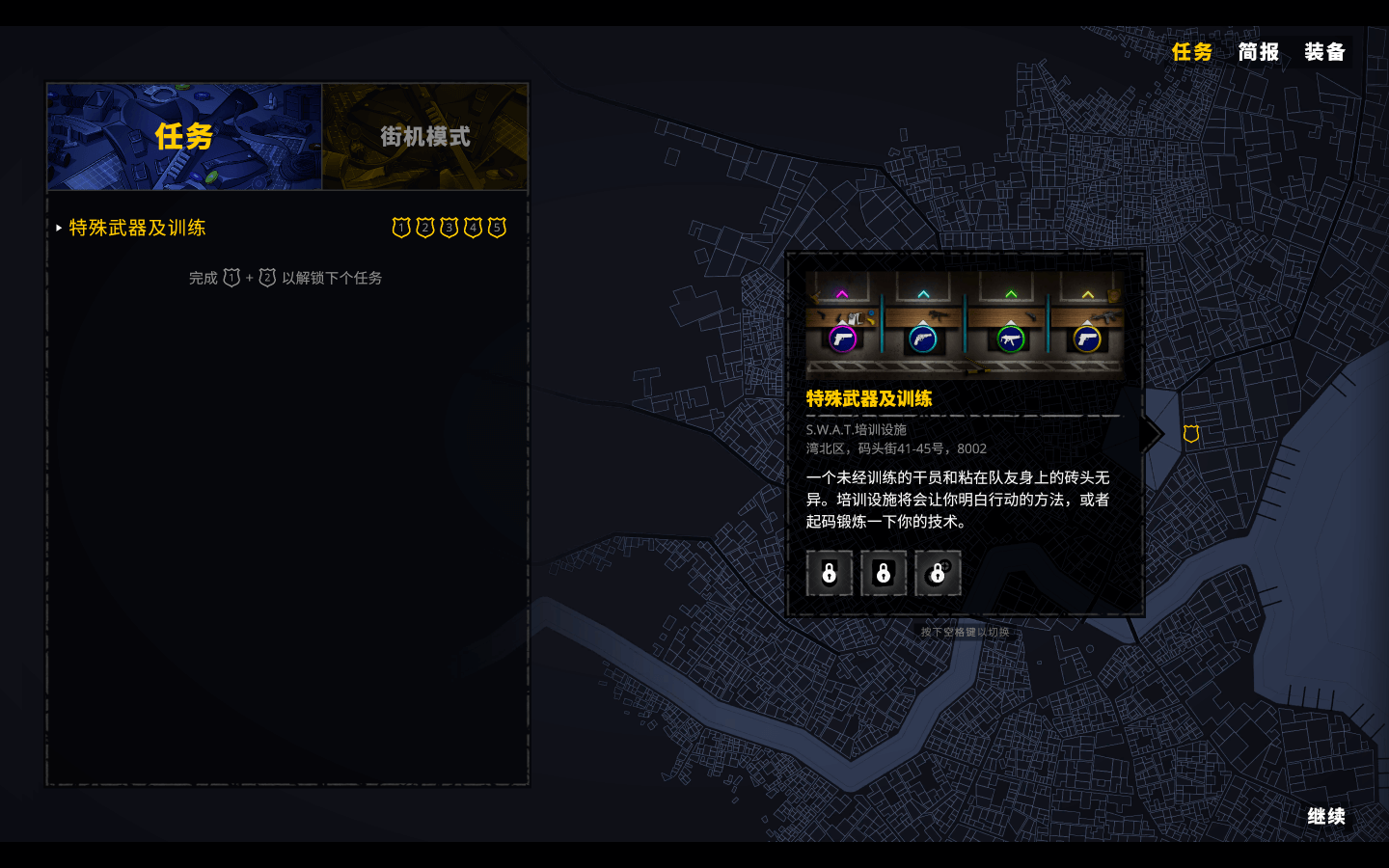Viewport: 1389px width, 868px height.
Task: Click the gear-marked padlock icon
Action: click(x=938, y=573)
